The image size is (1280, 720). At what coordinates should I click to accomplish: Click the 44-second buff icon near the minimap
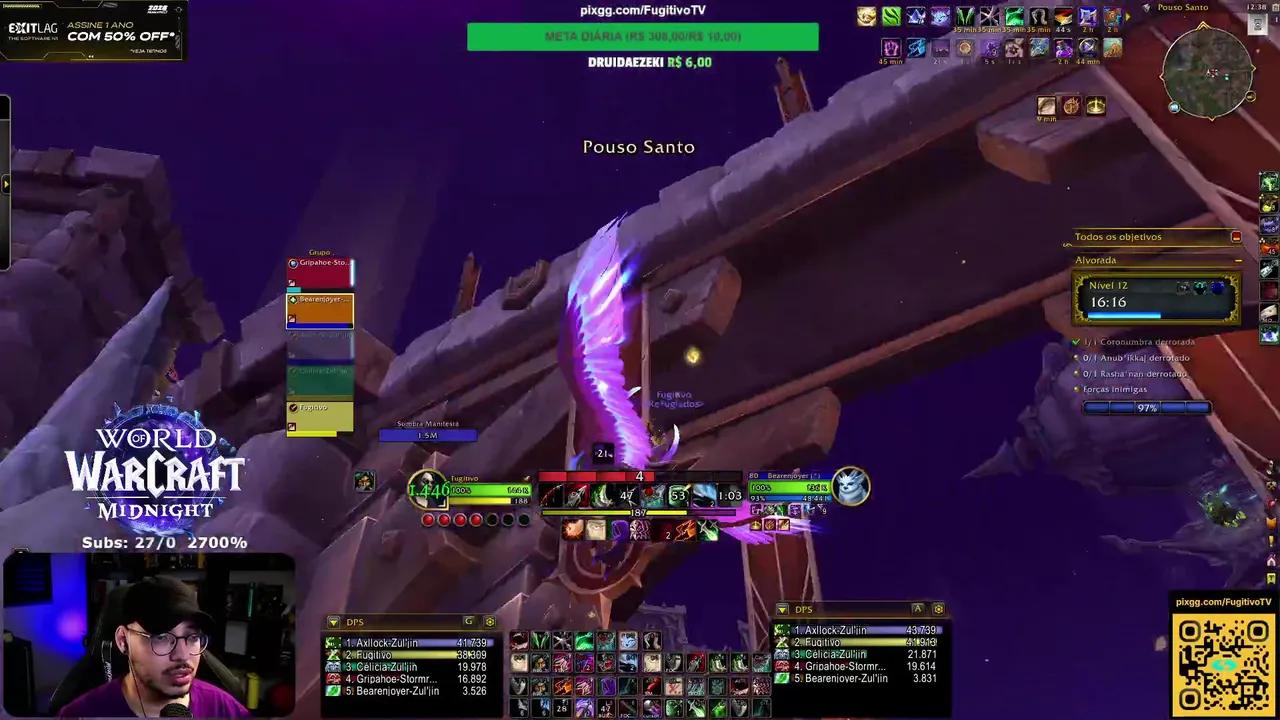[x=1062, y=18]
